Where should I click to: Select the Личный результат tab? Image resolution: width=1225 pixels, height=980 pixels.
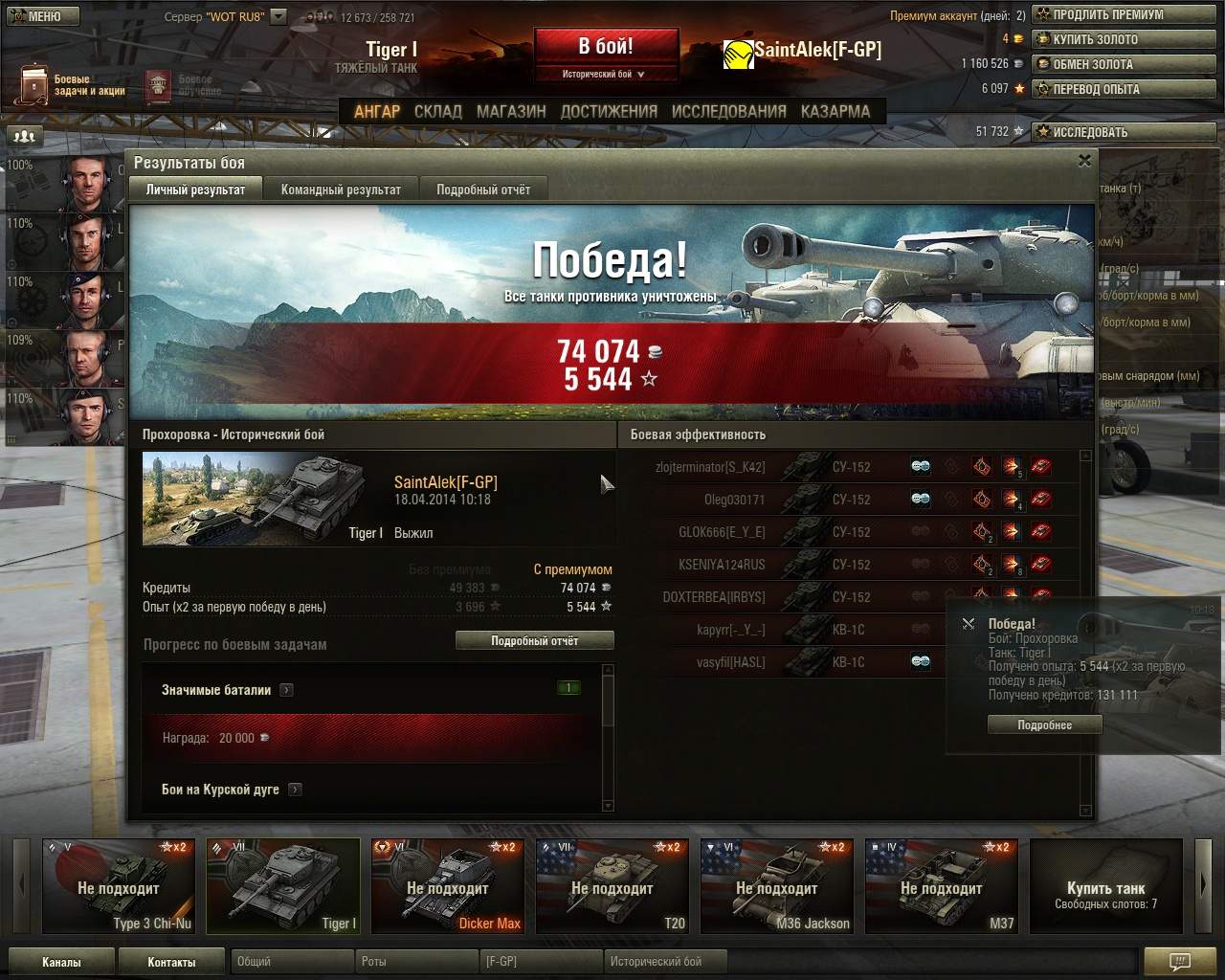(x=195, y=189)
